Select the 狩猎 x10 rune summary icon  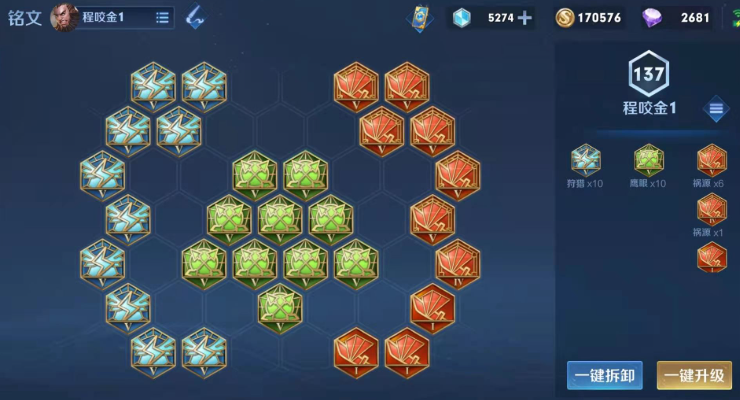[x=585, y=160]
